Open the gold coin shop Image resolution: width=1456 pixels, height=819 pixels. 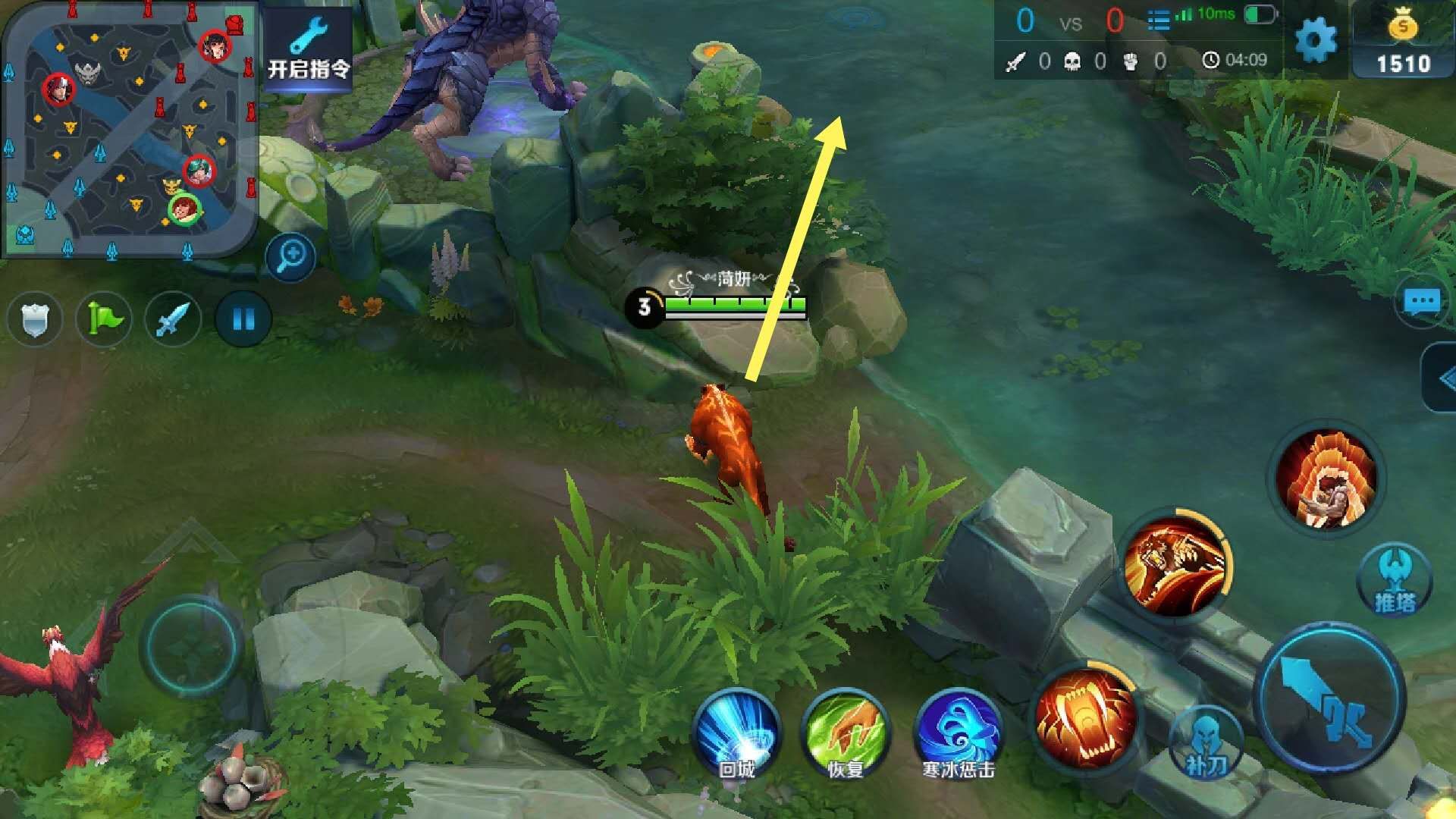coord(1403,42)
